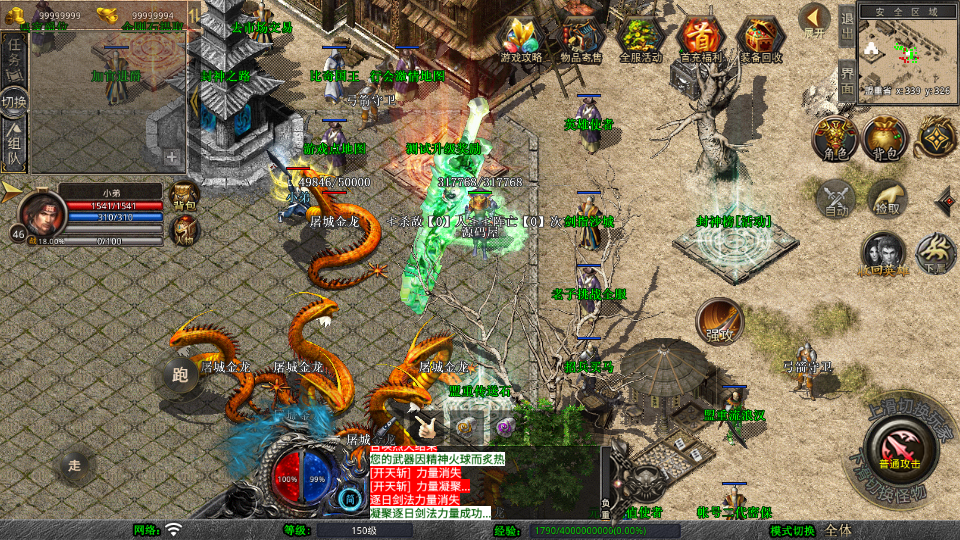This screenshot has height=540, width=960.
Task: Activate the 普通攻击 normal attack button
Action: click(897, 446)
